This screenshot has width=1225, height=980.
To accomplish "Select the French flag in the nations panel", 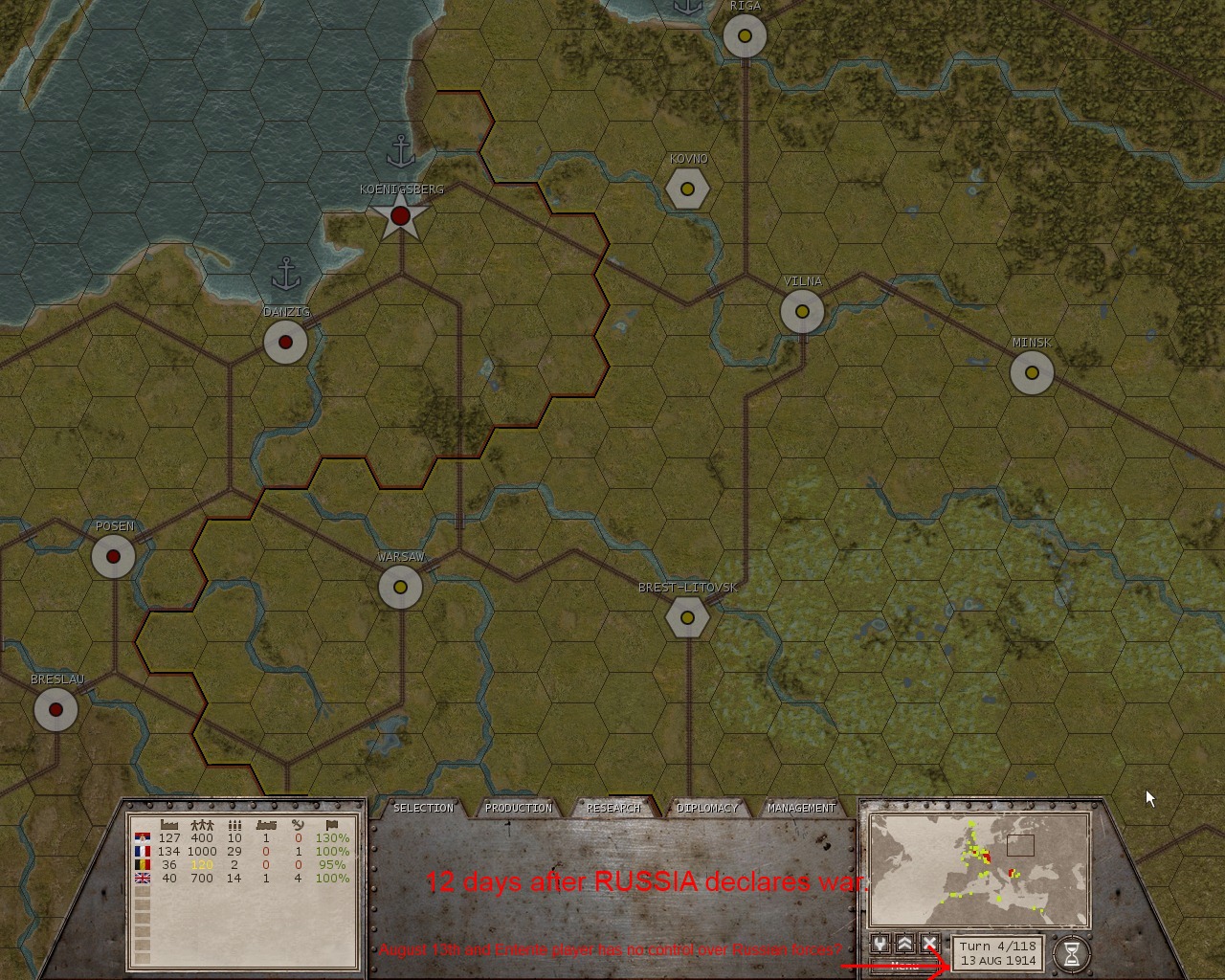I will [x=143, y=850].
